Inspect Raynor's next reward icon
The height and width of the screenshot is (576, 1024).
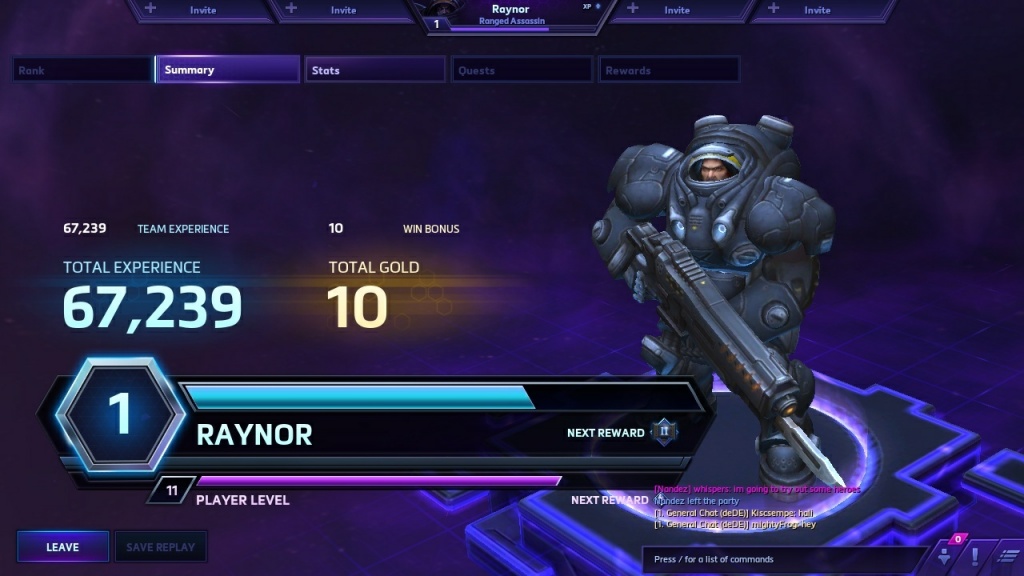point(664,432)
